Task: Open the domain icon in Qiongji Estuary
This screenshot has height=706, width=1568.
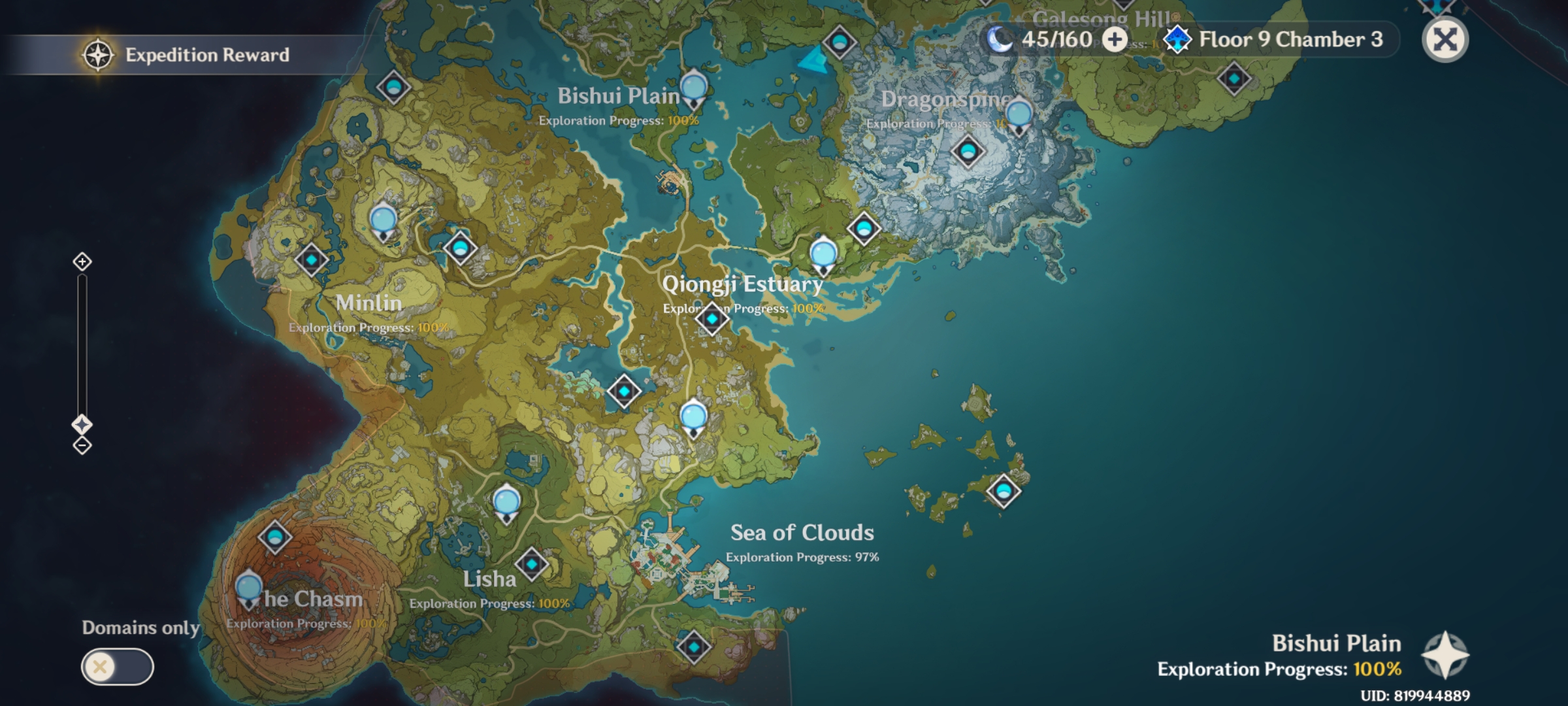Action: point(711,319)
